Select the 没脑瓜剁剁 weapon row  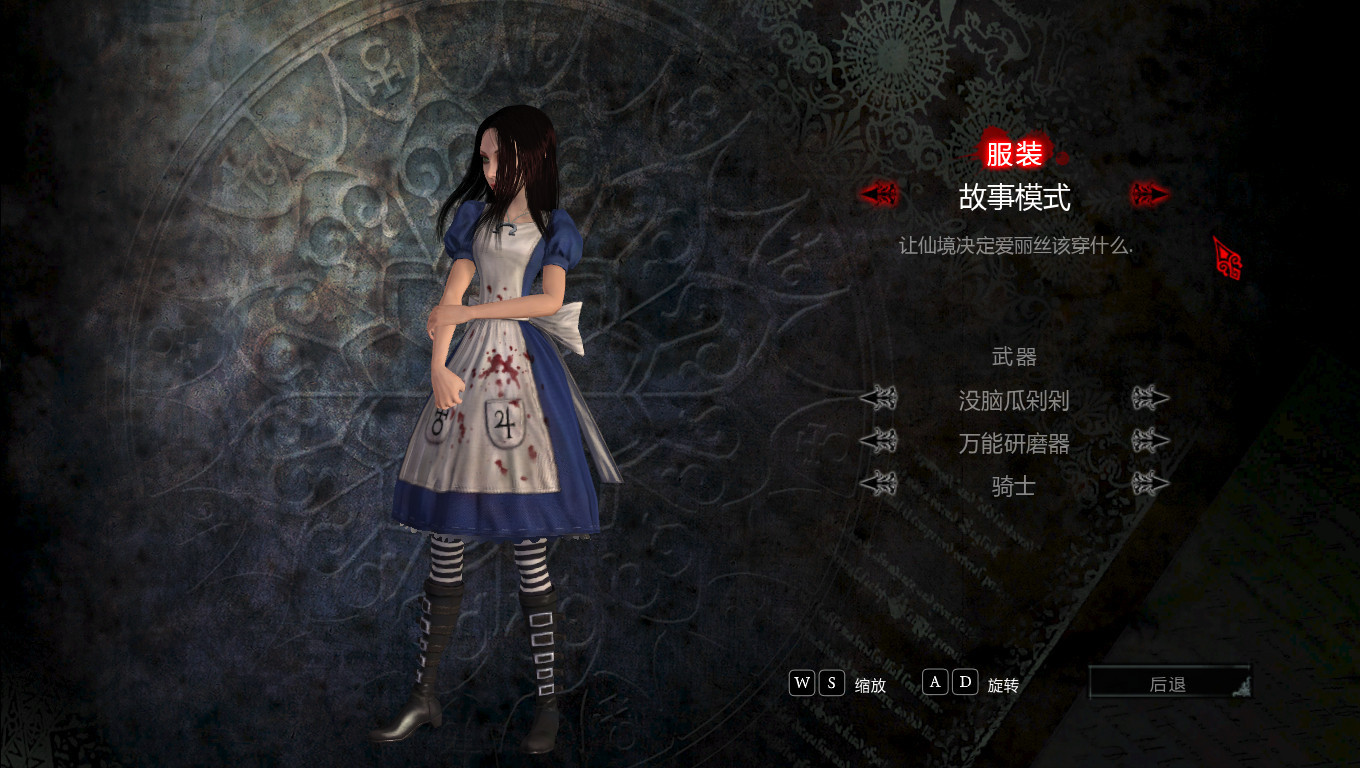(1014, 401)
